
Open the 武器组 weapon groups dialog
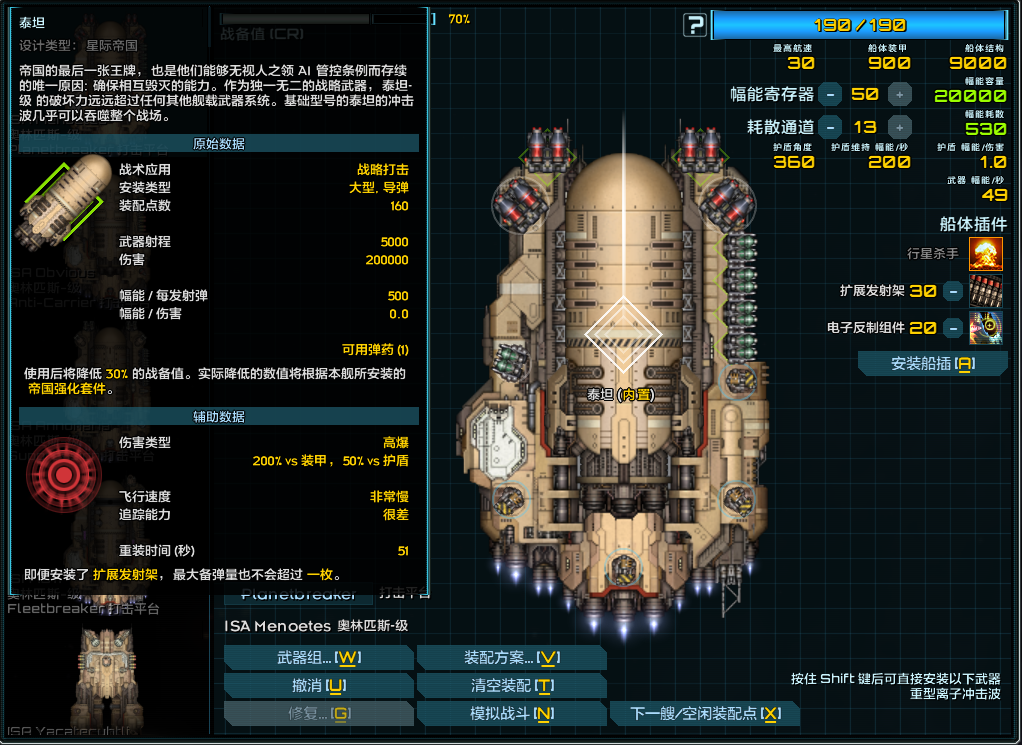pos(318,657)
